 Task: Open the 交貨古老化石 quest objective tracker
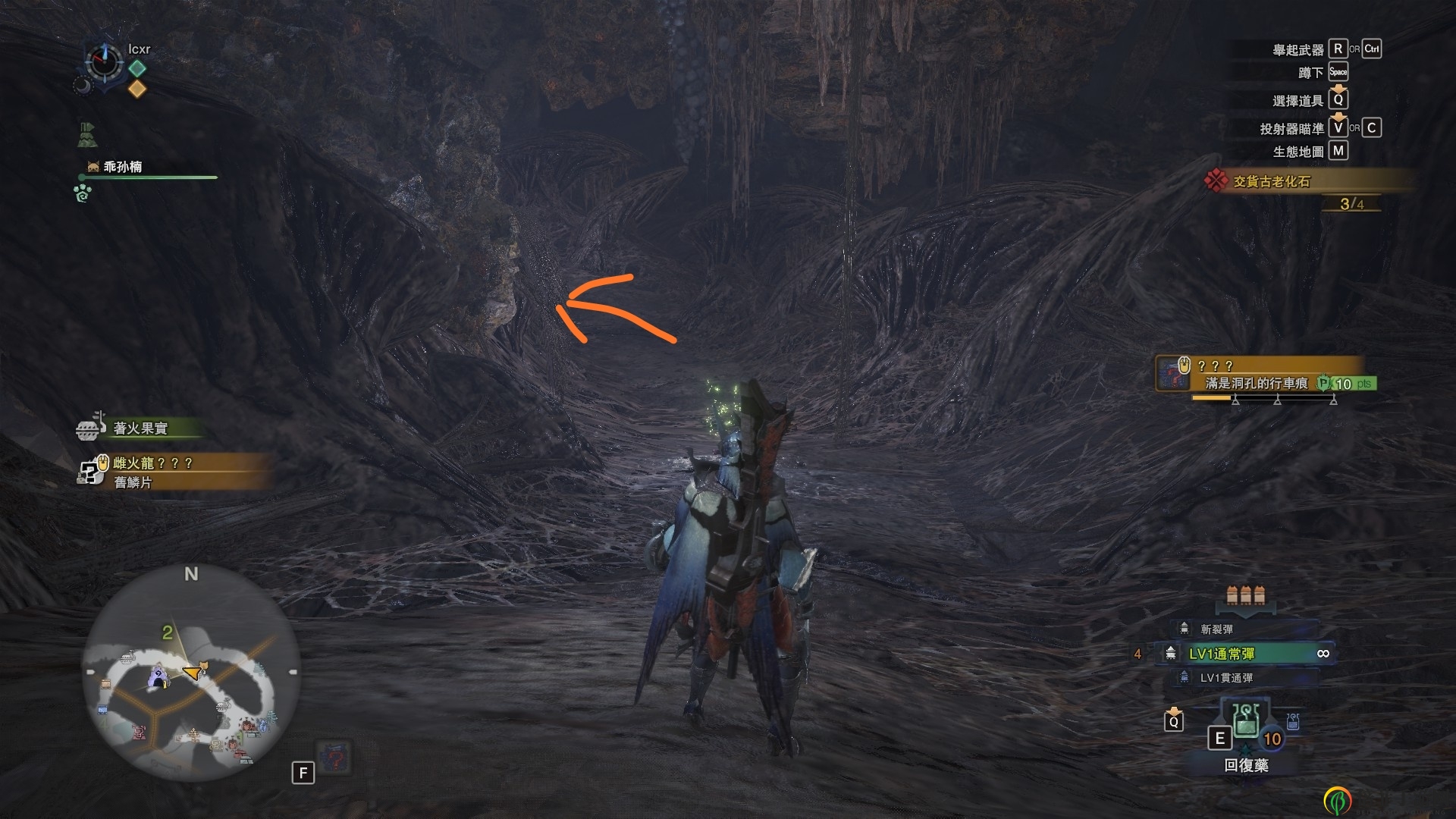[1271, 182]
